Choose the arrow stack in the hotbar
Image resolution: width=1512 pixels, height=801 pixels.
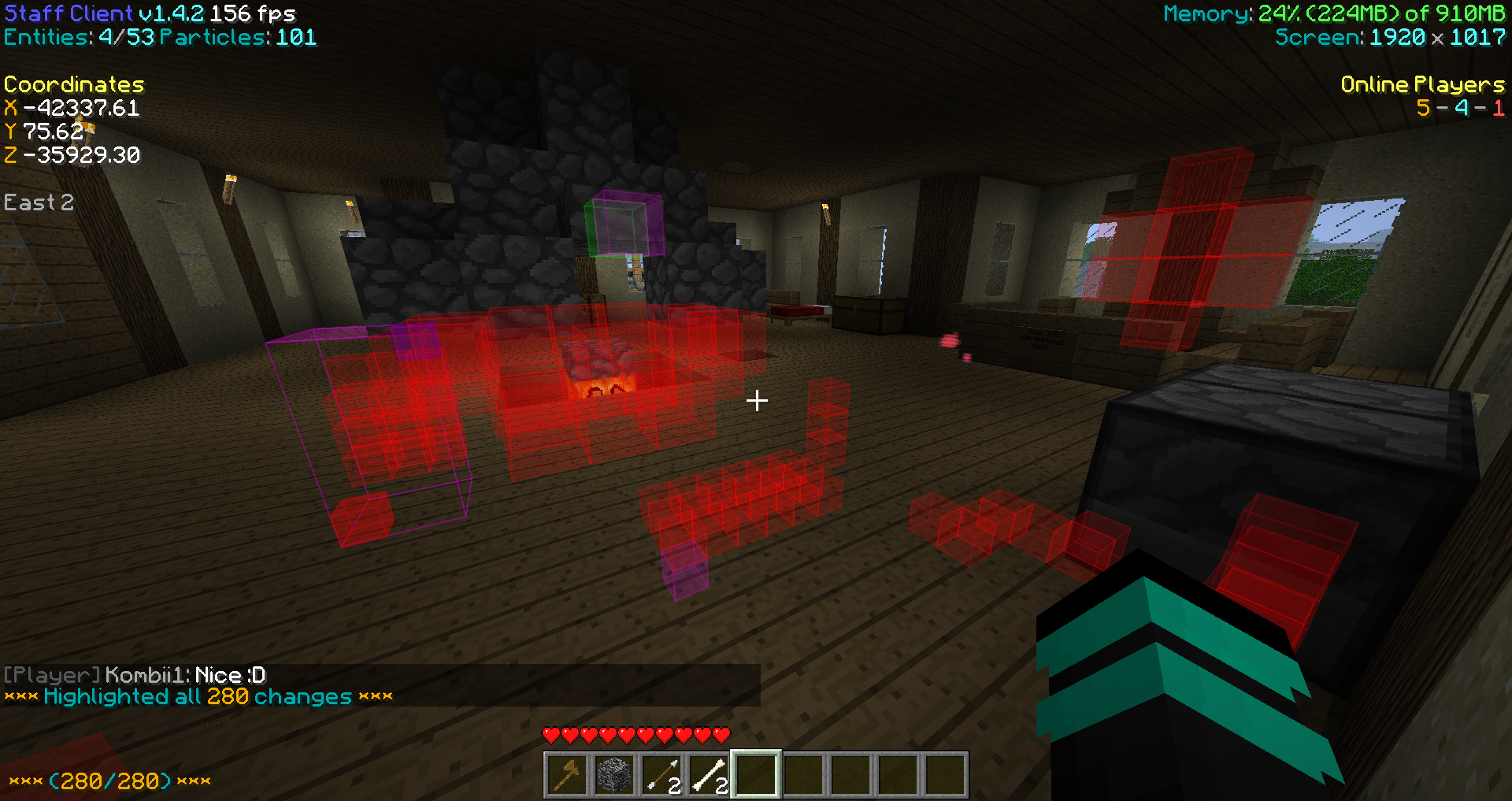pyautogui.click(x=661, y=774)
